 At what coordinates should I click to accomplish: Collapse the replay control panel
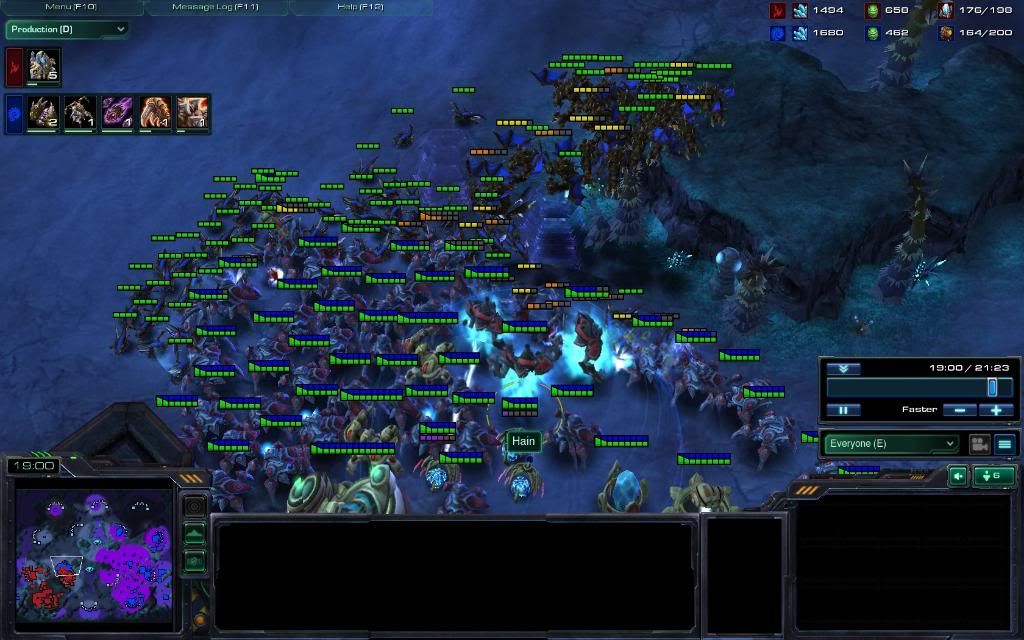[843, 368]
